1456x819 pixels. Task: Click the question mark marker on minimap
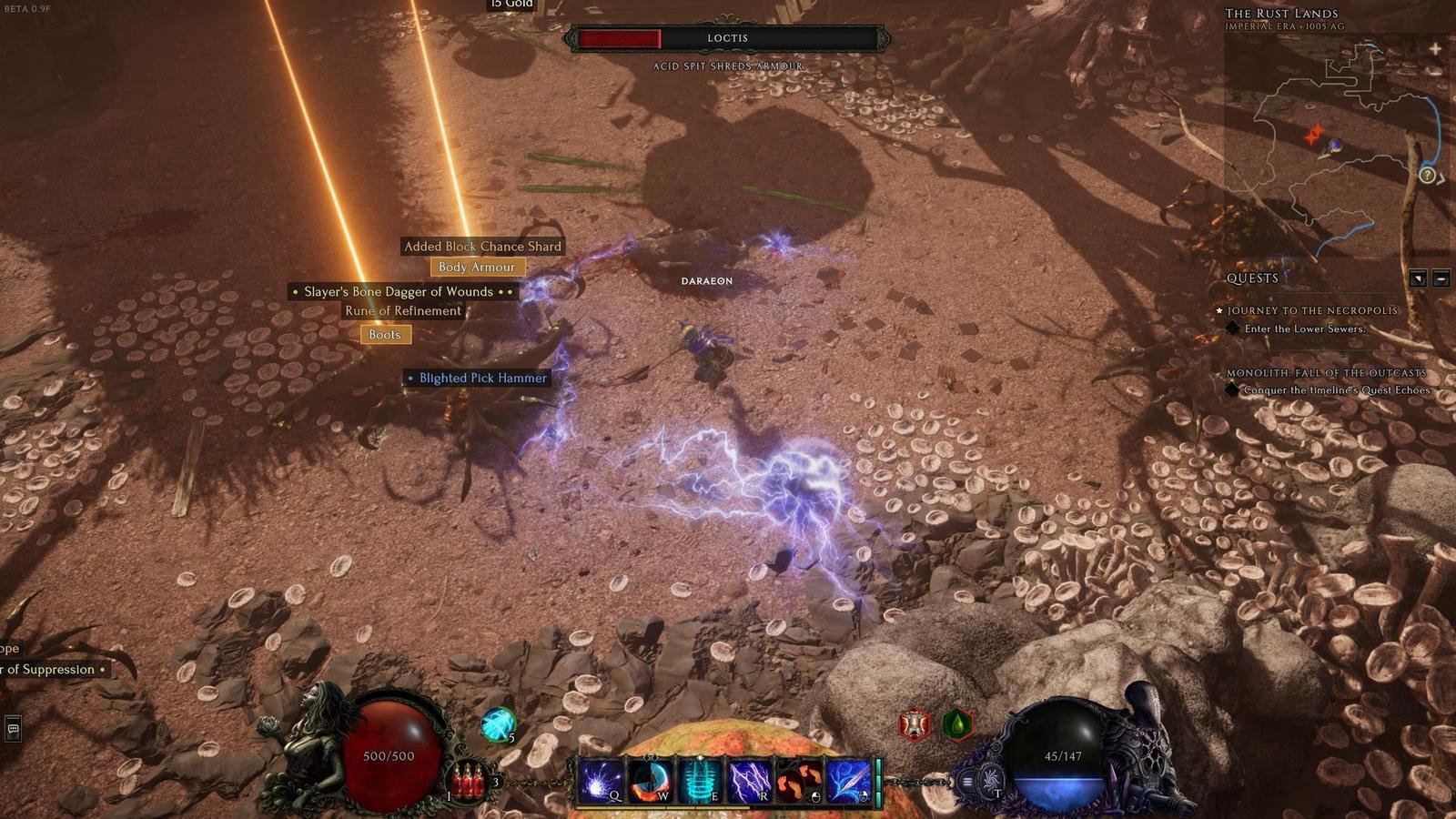[x=1428, y=175]
